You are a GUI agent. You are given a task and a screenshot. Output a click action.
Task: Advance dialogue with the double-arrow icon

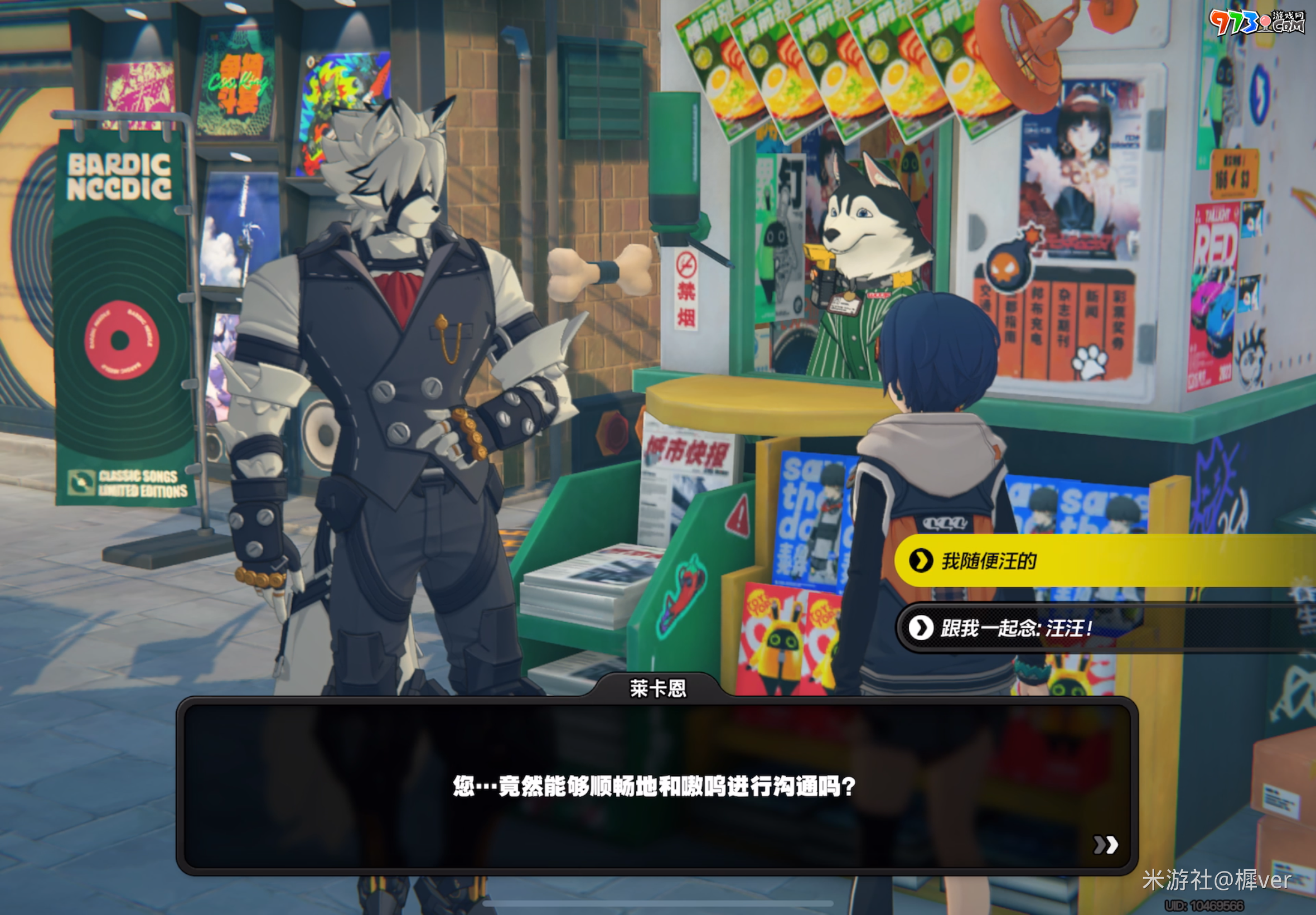click(1105, 845)
